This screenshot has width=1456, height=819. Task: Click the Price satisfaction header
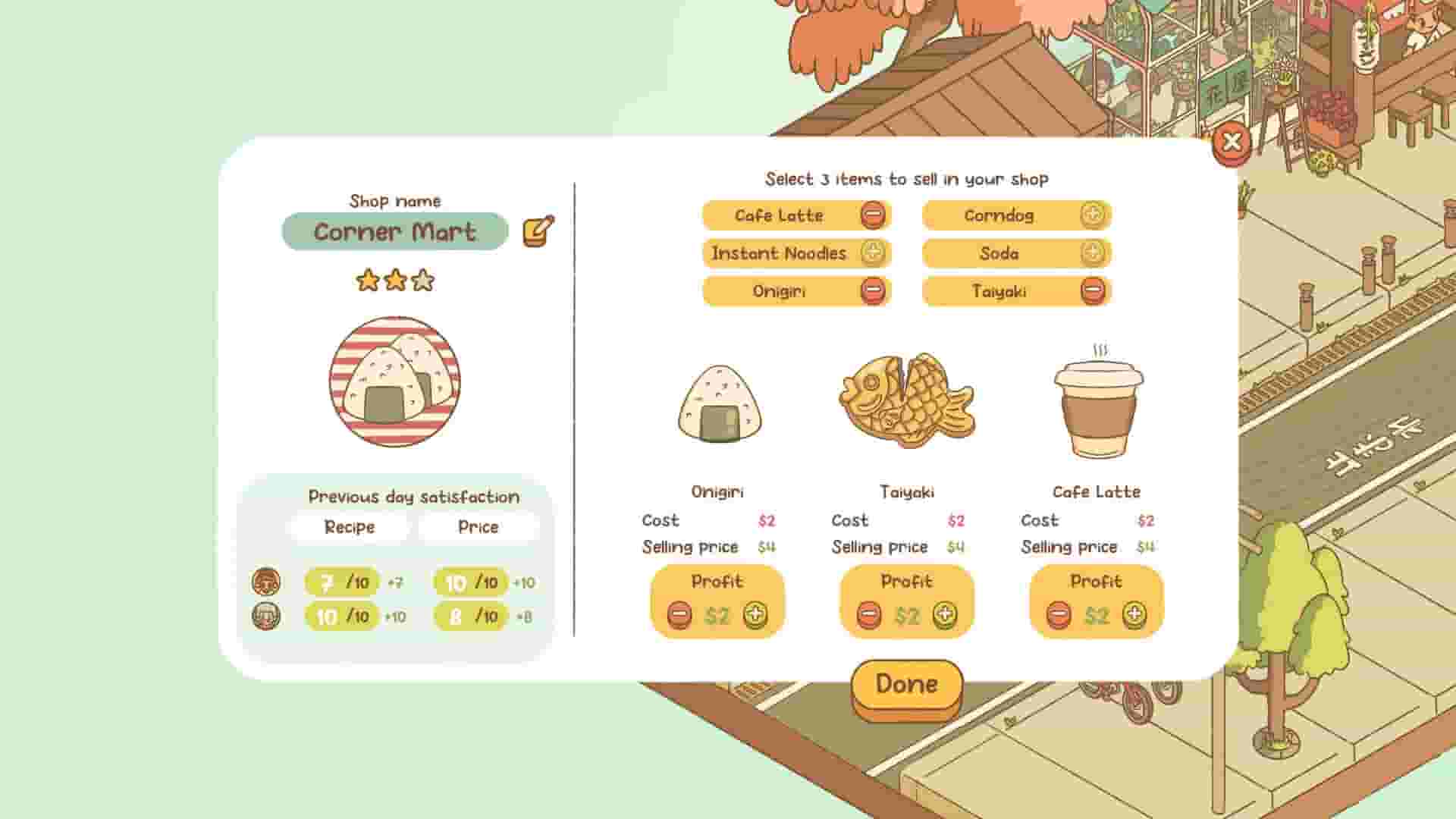(479, 526)
